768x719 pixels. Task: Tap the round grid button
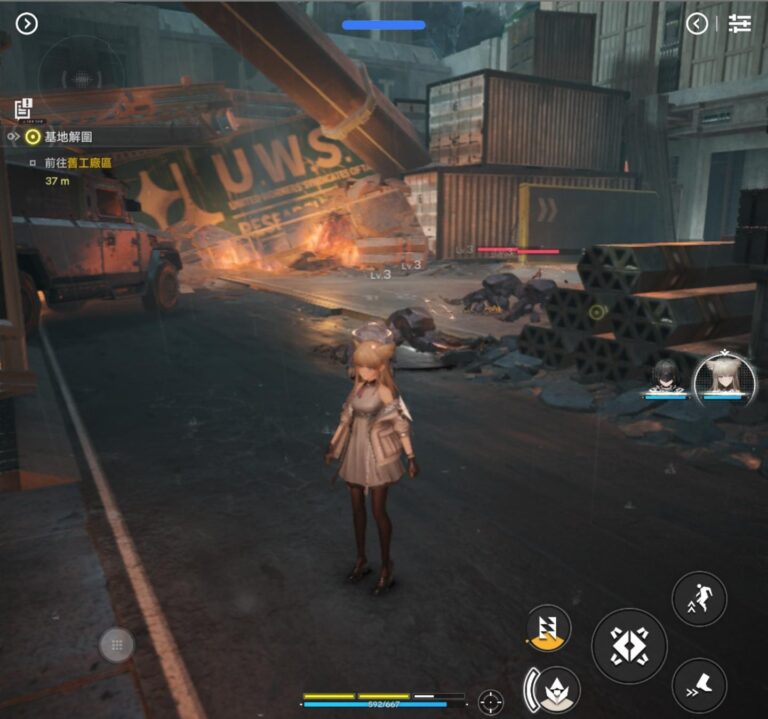(x=117, y=646)
